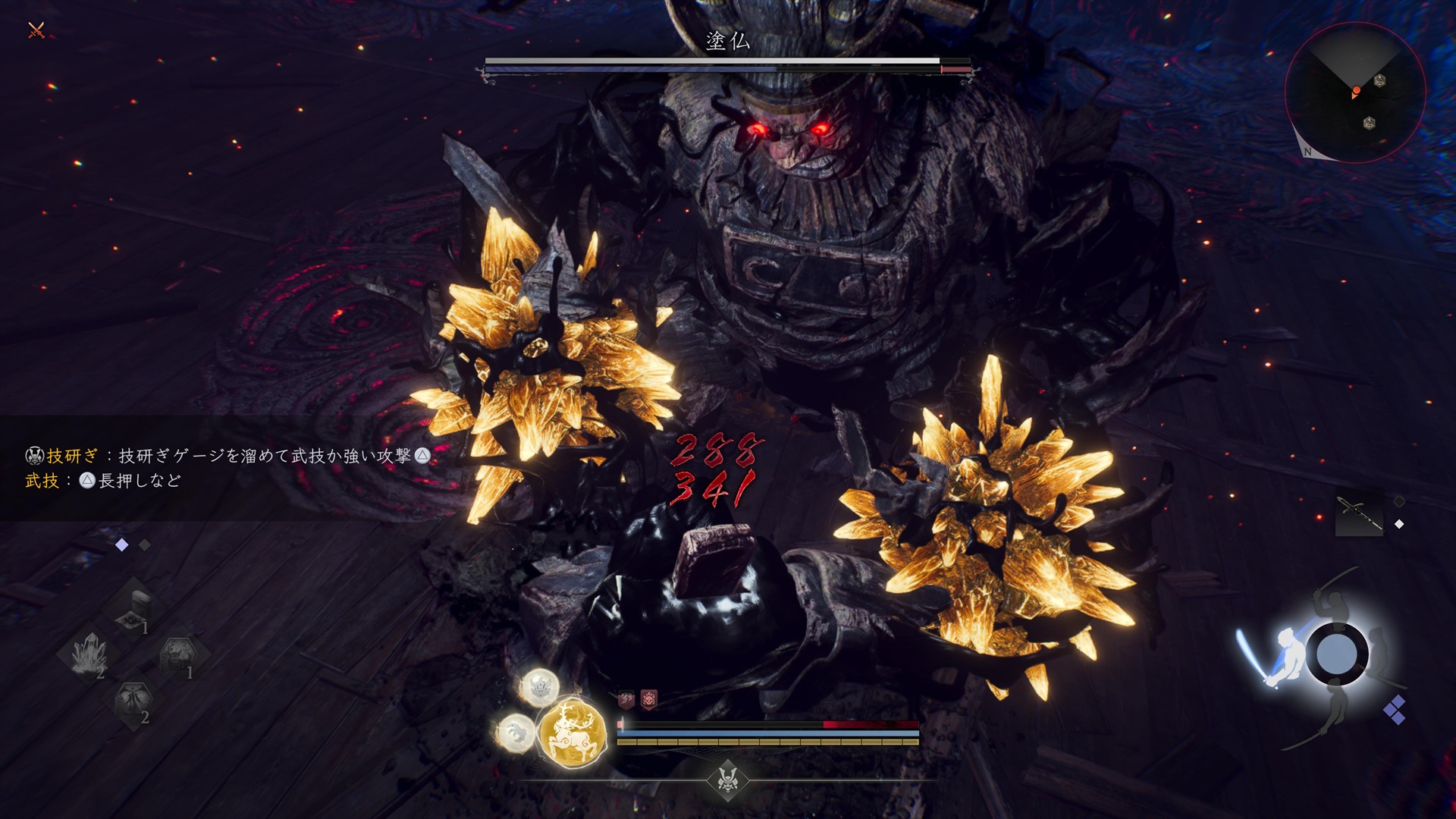Select the crystal cluster item slot
This screenshot has width=1456, height=819.
pos(90,654)
